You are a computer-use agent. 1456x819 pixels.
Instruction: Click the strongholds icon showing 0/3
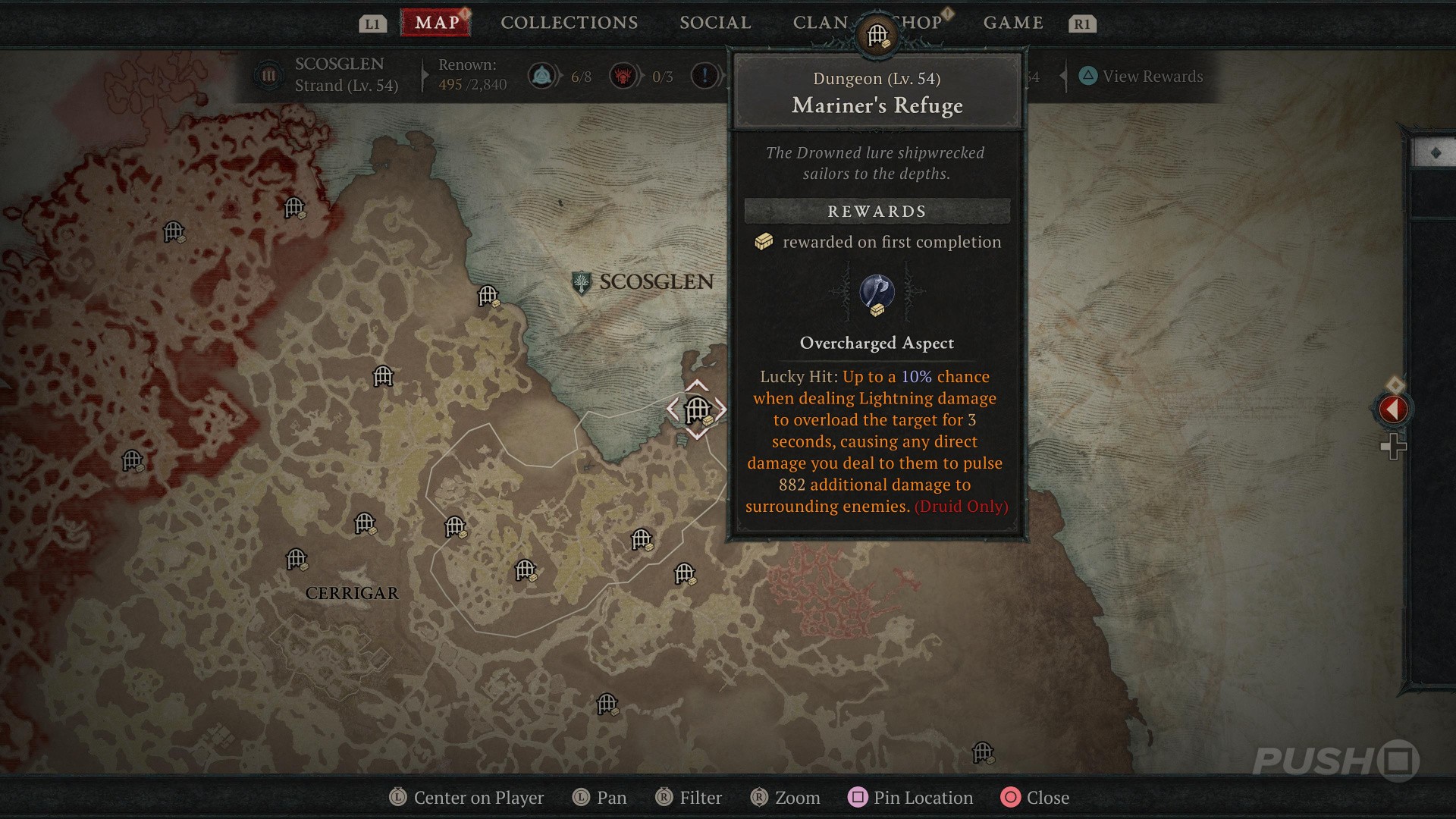624,76
